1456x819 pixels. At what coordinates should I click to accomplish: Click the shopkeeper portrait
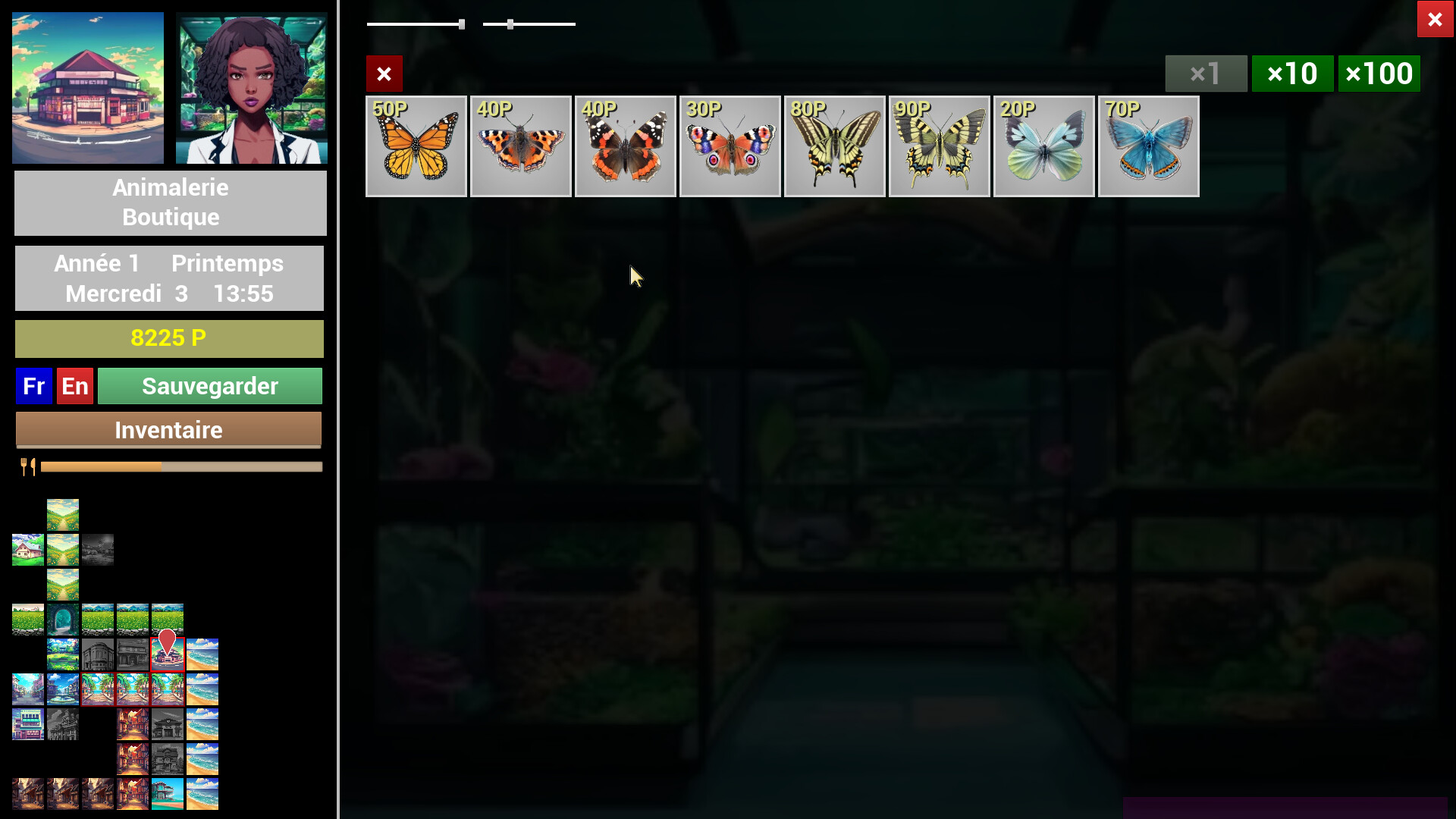tap(251, 87)
